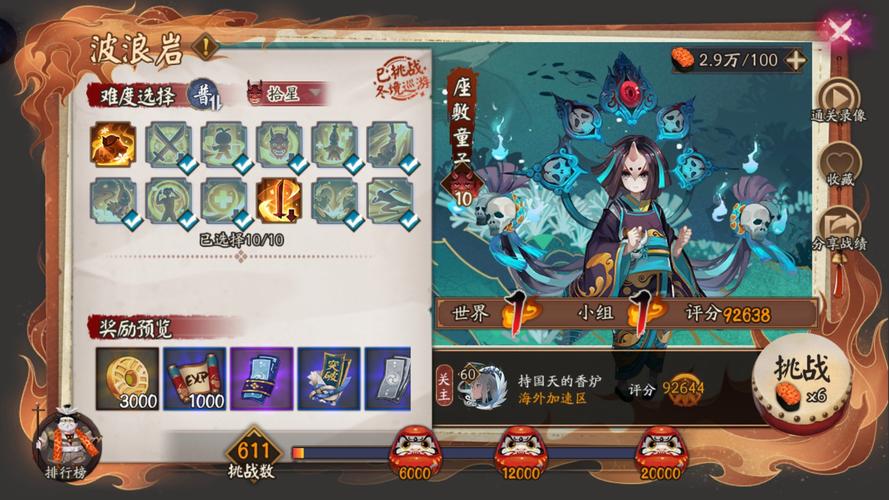Add more sushi with plus button
Viewport: 889px width, 500px height.
click(795, 59)
